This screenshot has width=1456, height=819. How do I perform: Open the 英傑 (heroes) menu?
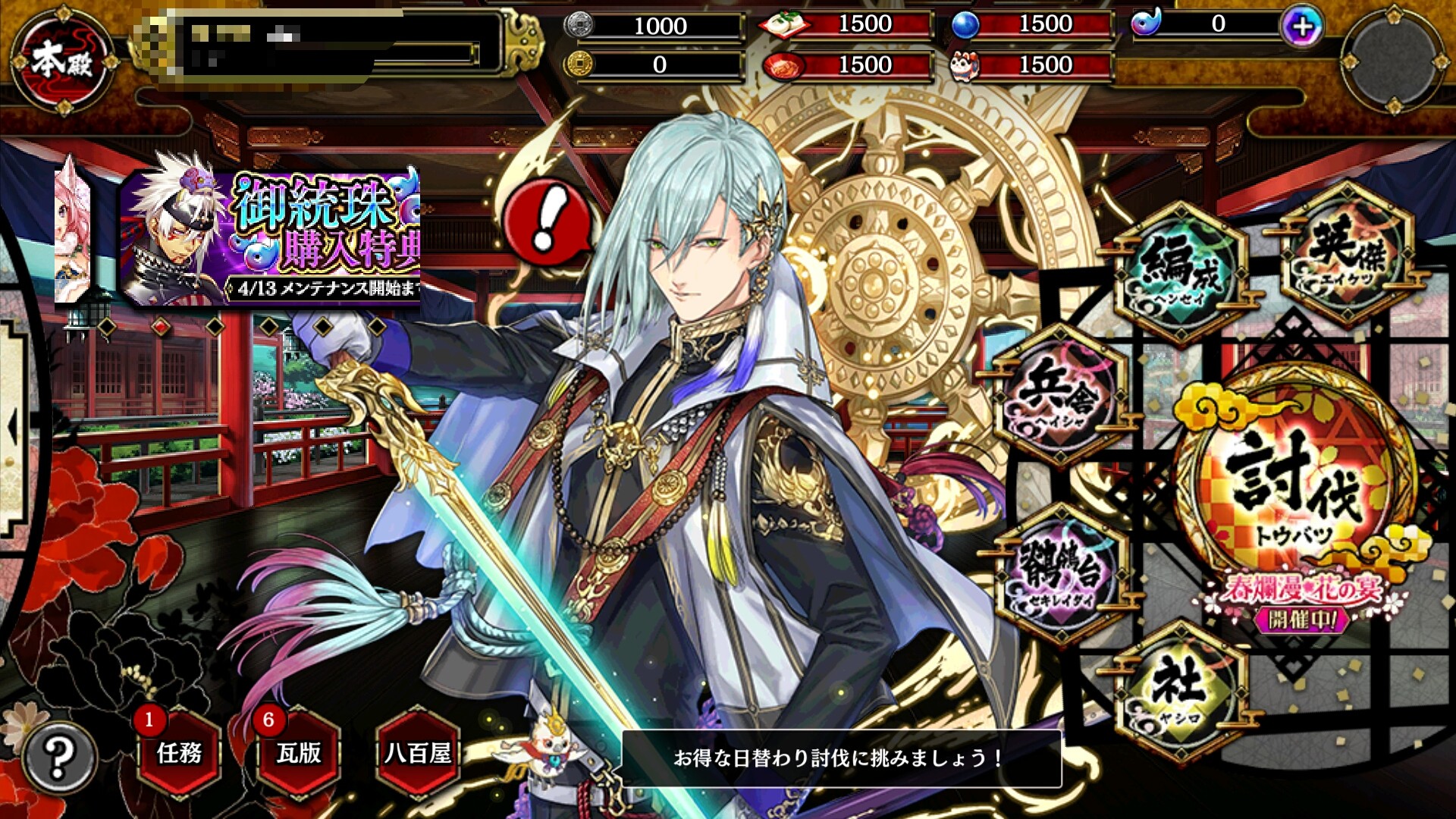(1347, 256)
